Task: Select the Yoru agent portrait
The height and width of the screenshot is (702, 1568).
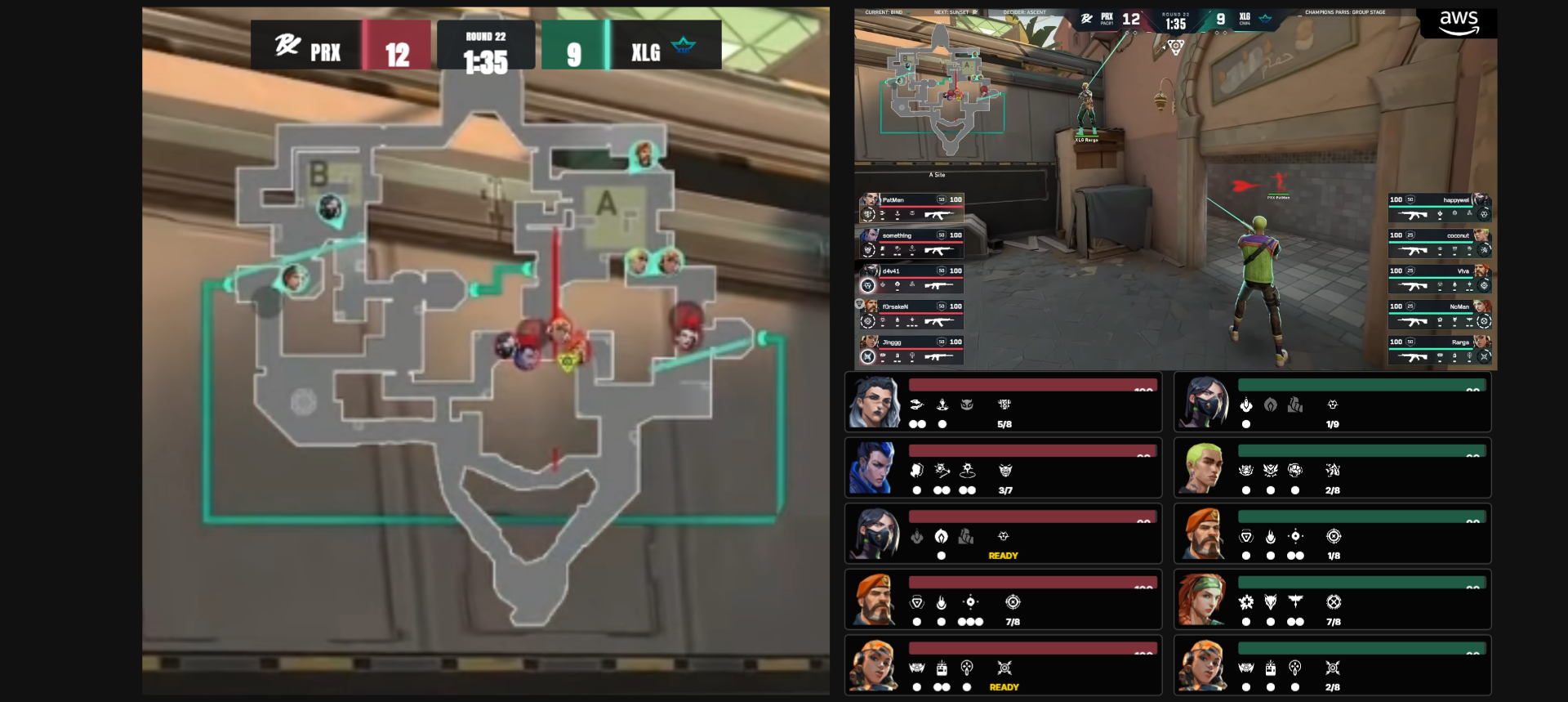Action: [873, 468]
